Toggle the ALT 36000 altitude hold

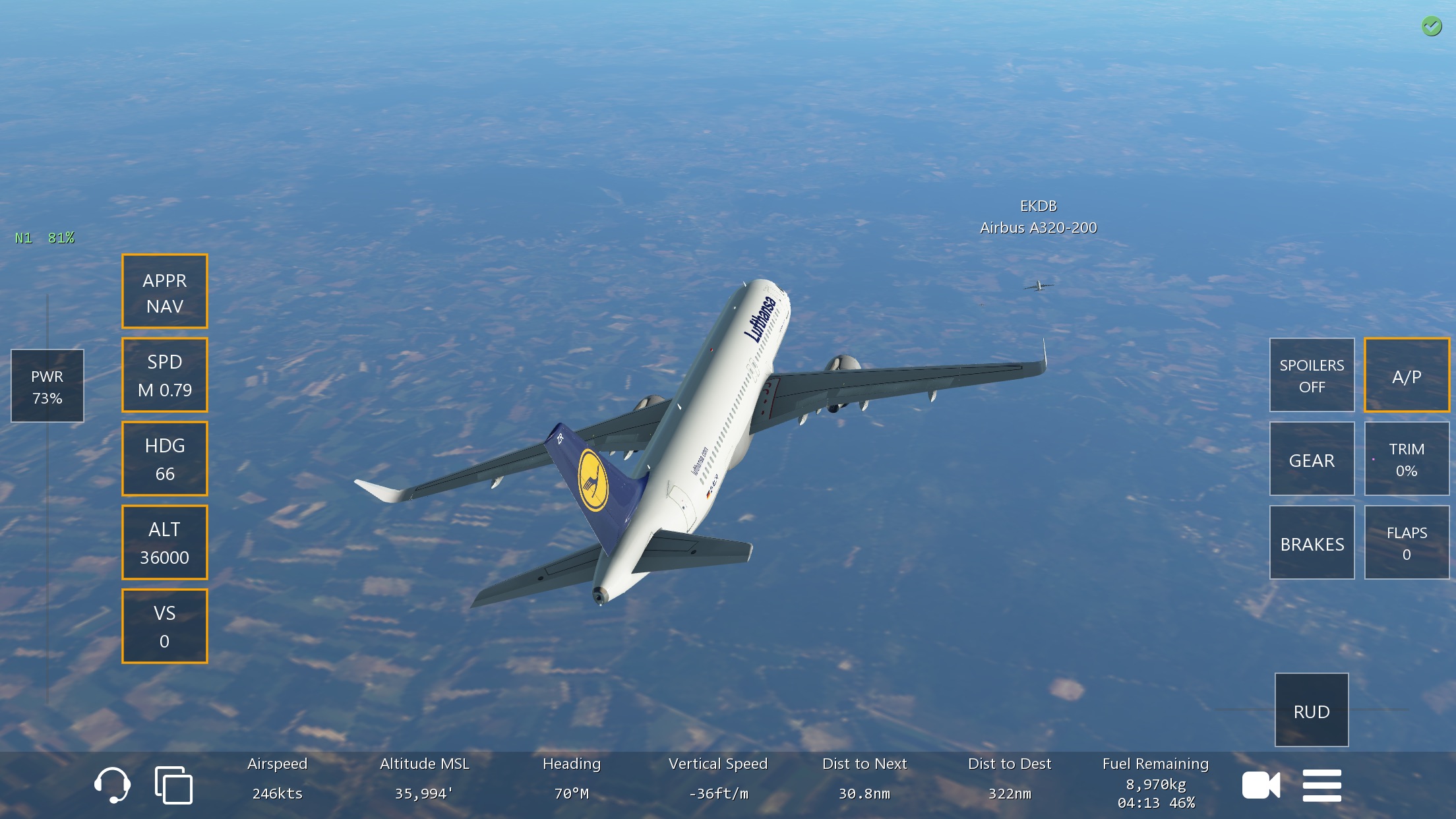click(165, 543)
